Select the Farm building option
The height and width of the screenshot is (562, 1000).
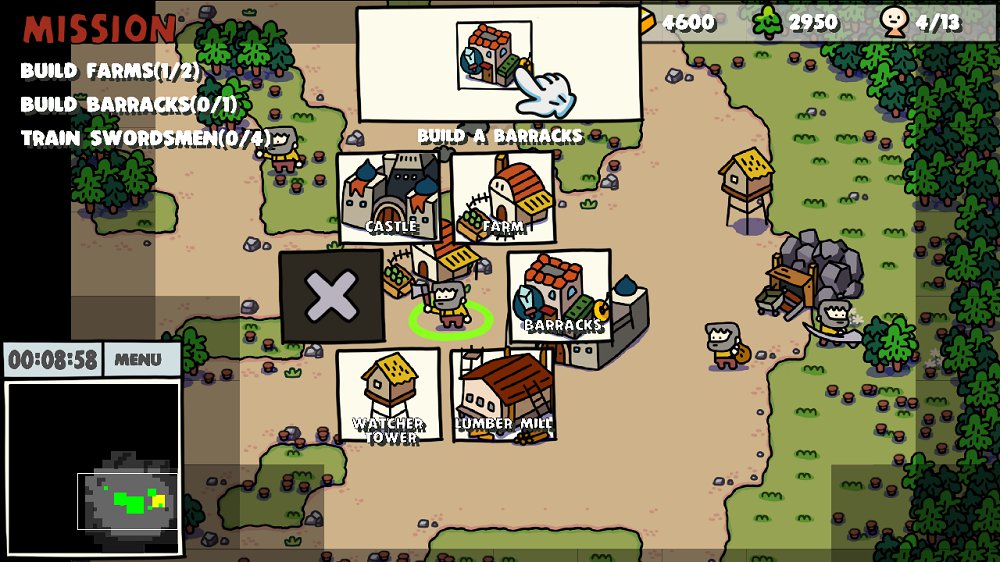503,197
